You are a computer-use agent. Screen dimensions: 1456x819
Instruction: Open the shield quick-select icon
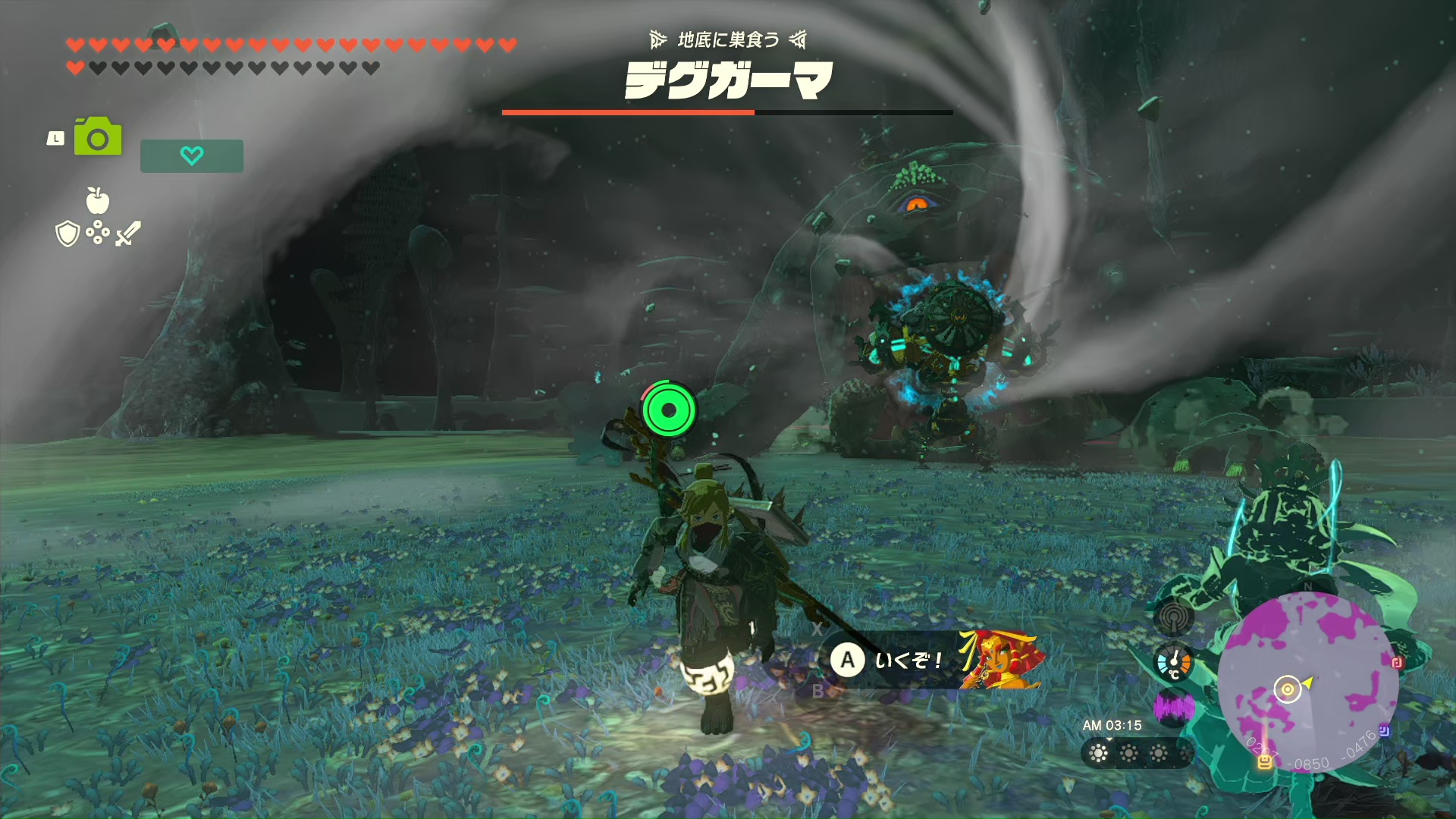point(67,234)
